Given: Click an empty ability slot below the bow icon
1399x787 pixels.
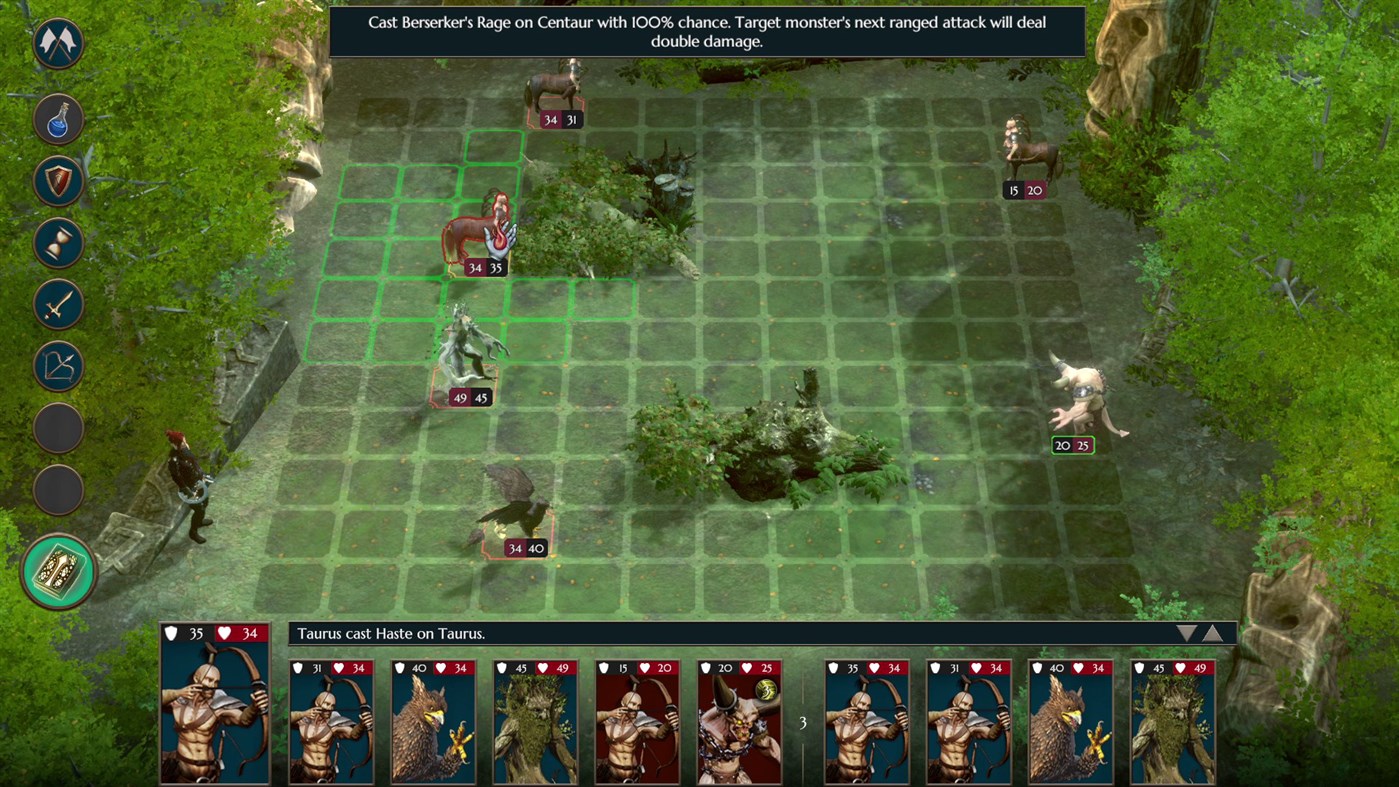Looking at the screenshot, I should (x=57, y=427).
